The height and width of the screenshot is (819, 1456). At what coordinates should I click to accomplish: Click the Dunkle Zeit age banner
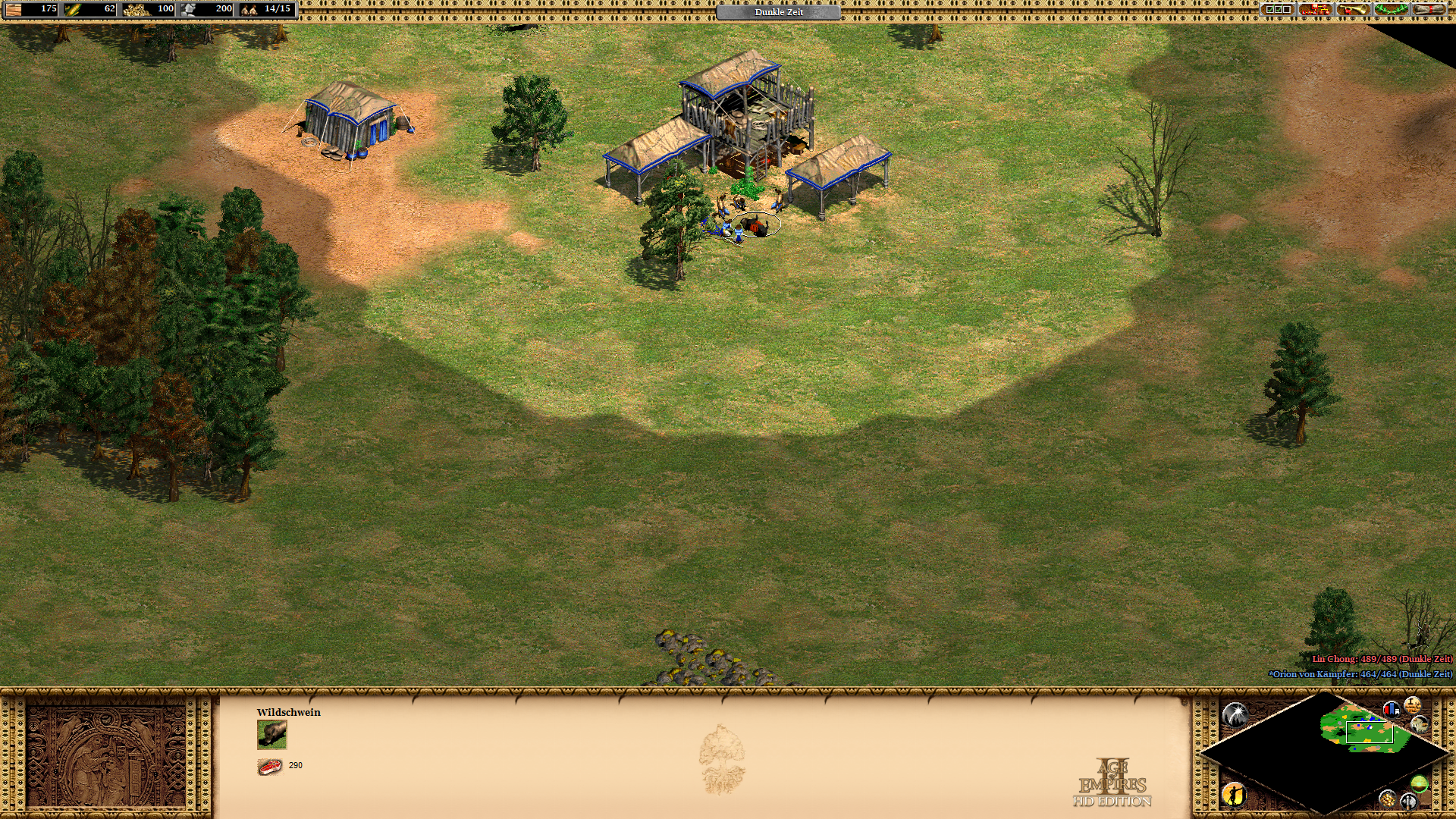779,12
